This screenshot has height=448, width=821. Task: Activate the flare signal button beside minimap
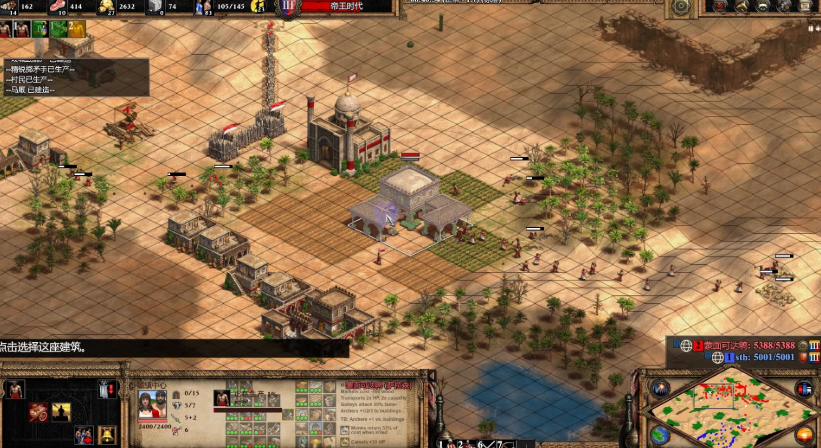[x=659, y=388]
